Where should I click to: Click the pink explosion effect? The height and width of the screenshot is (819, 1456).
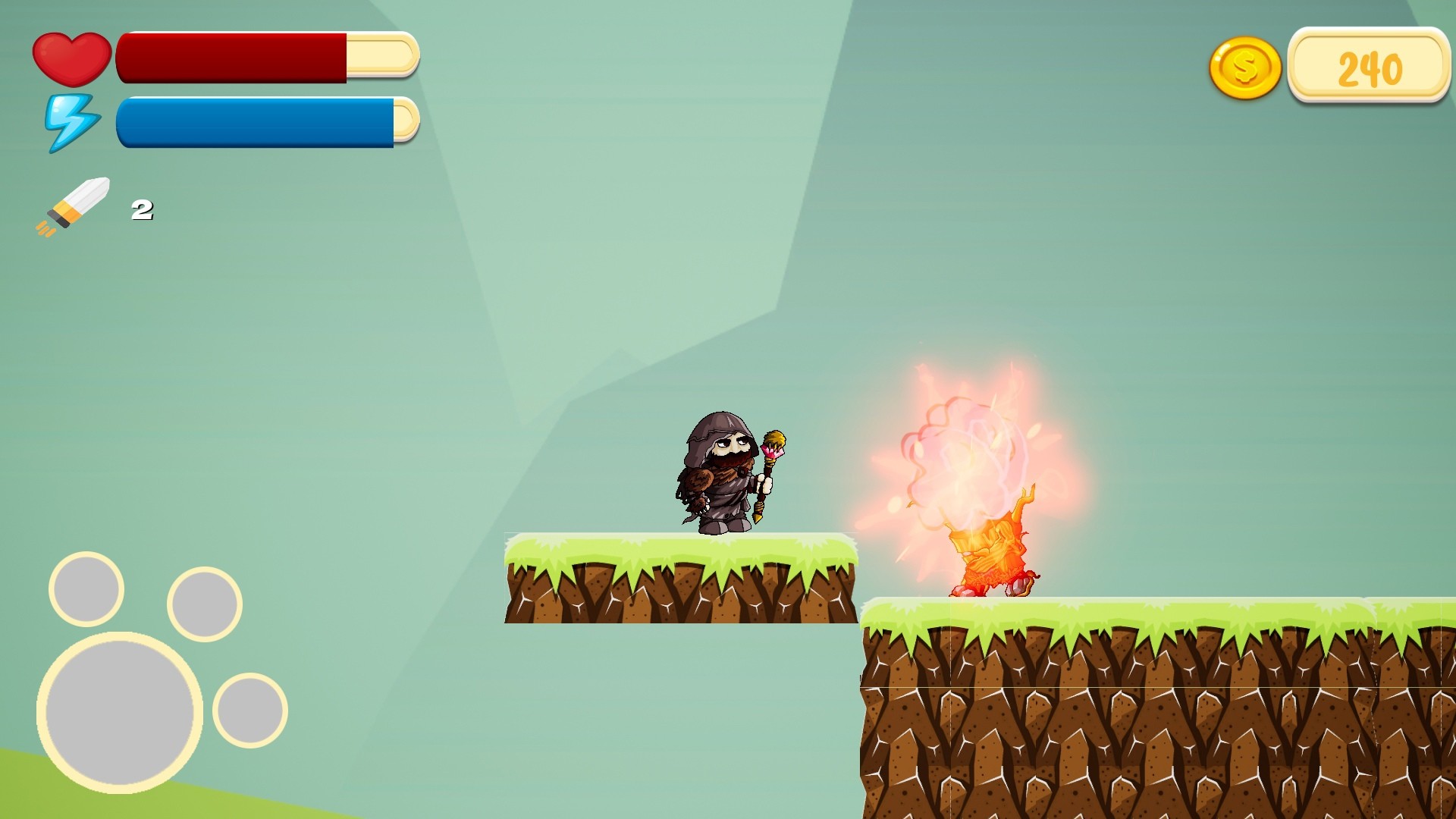[963, 455]
